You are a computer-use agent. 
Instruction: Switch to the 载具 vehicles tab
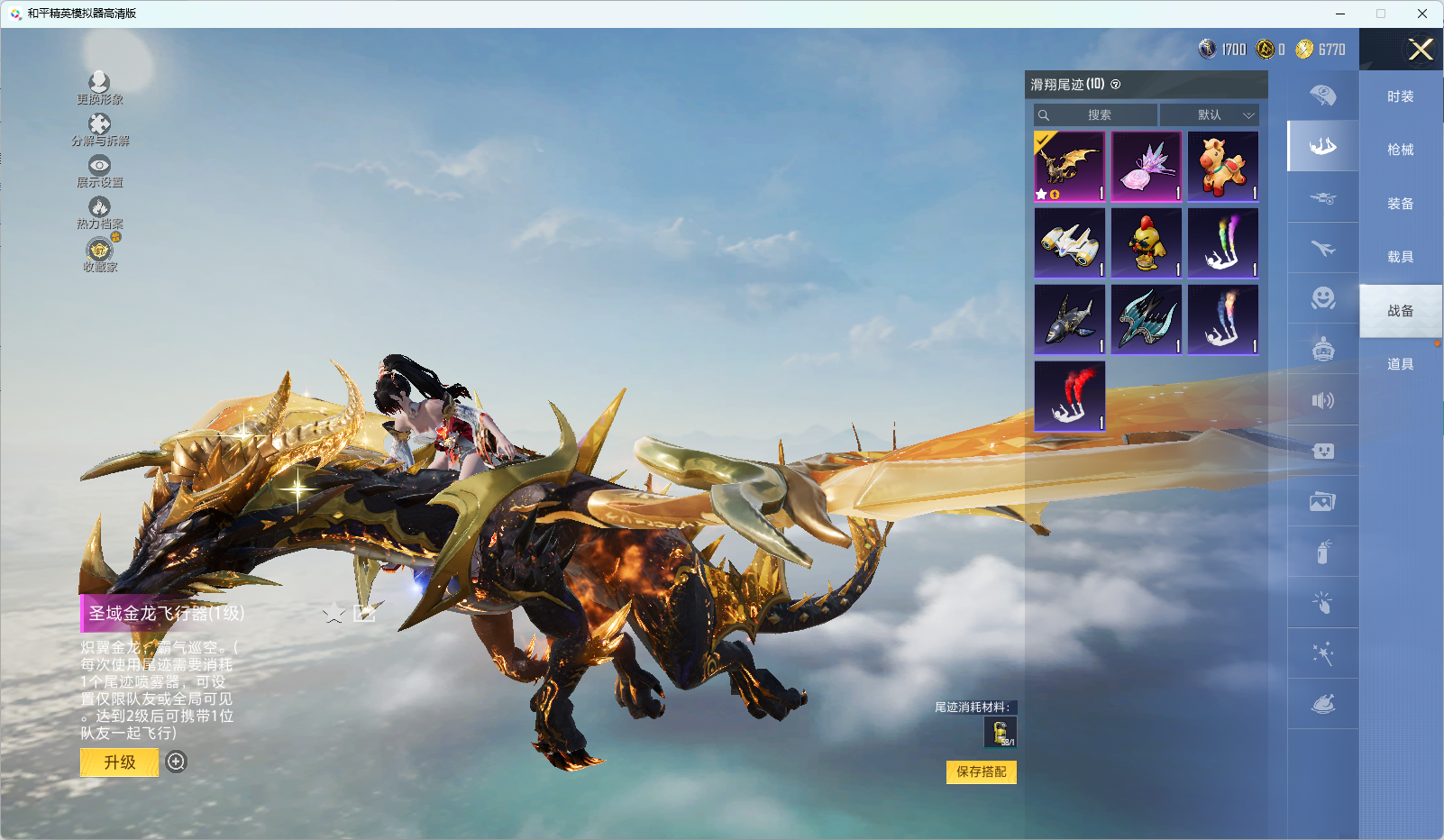[x=1400, y=257]
